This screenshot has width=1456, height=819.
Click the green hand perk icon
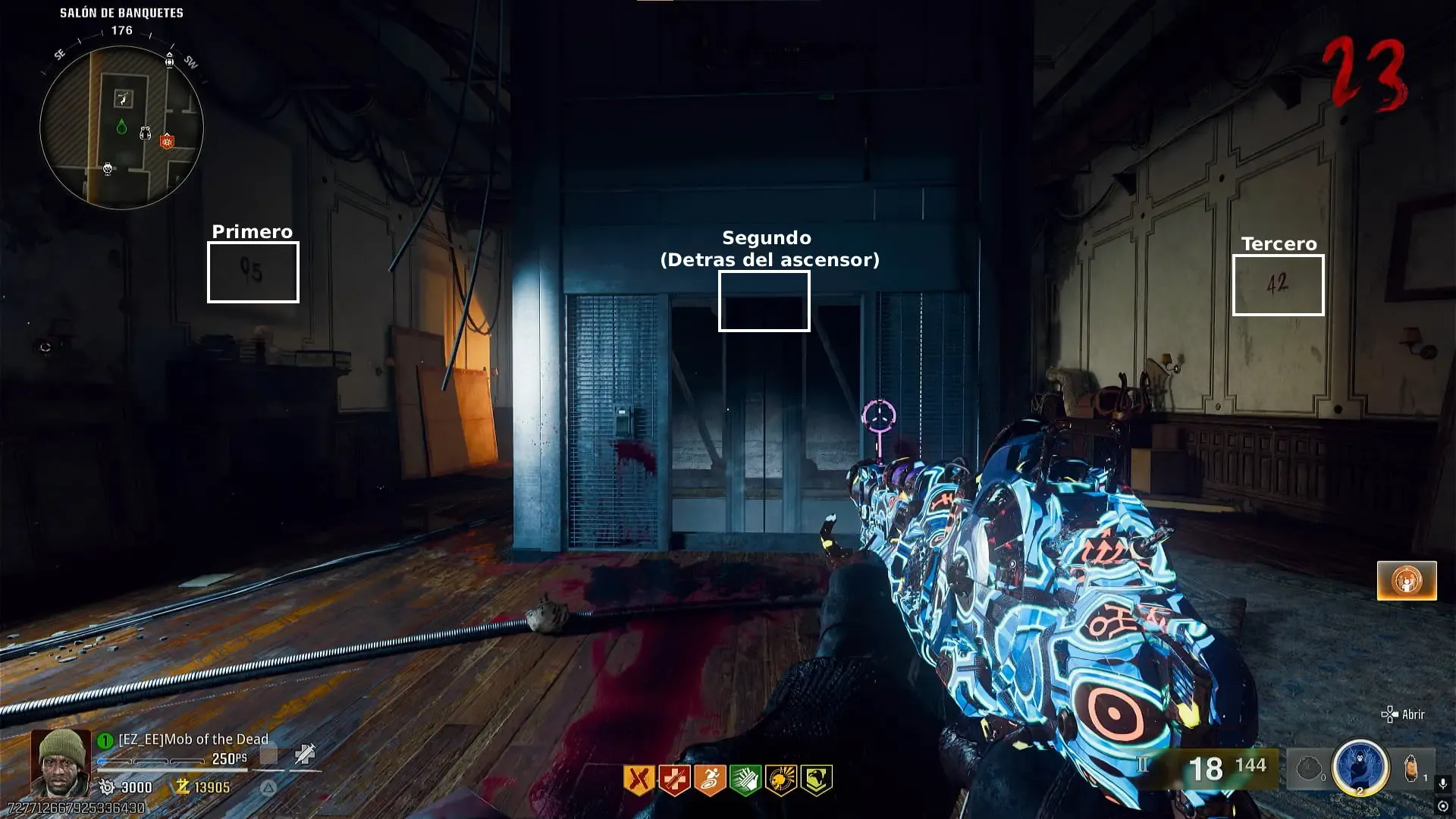(745, 780)
